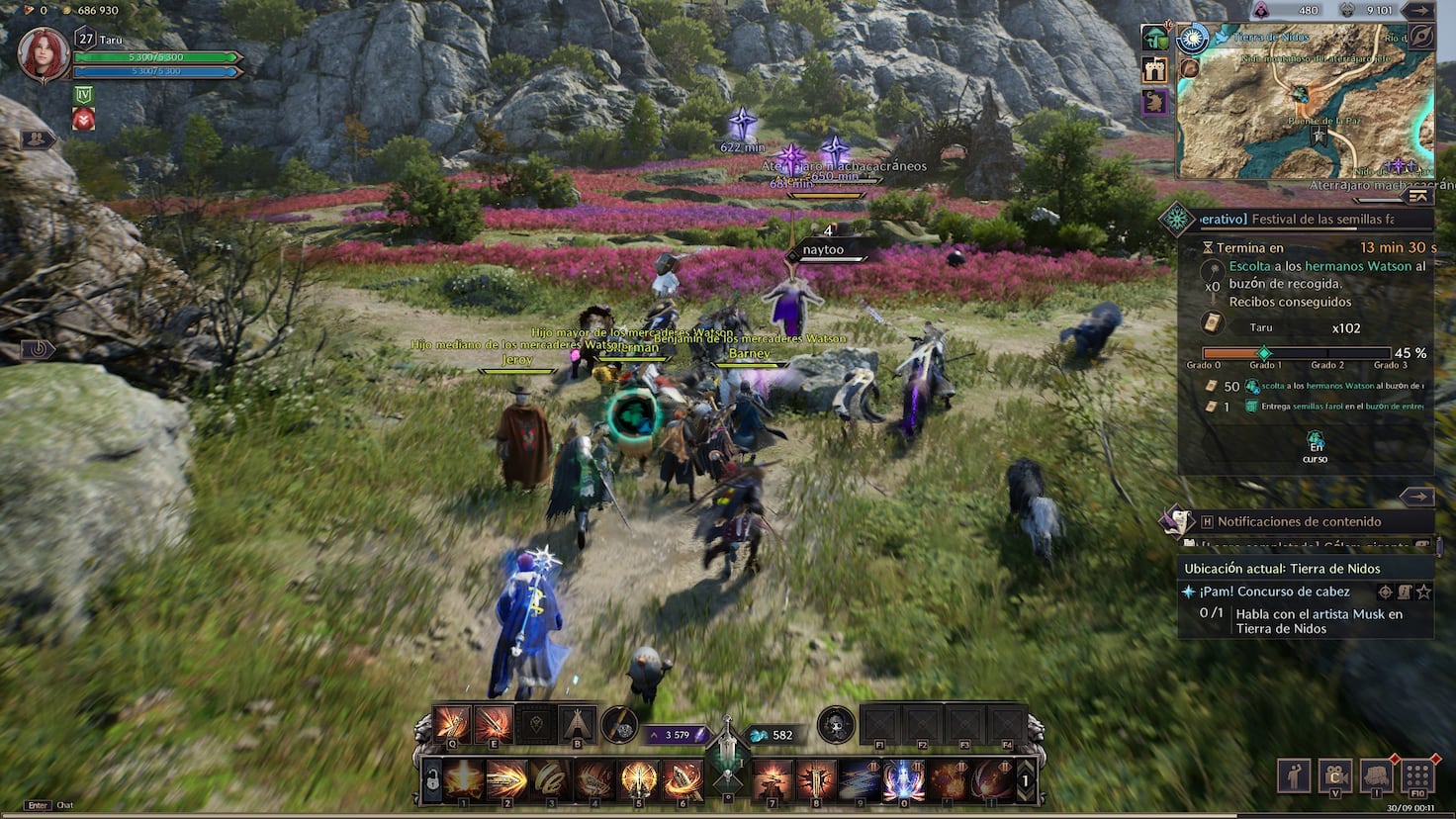Open the main menu grid icon labeled F10
Image resolution: width=1456 pixels, height=819 pixels.
pyautogui.click(x=1416, y=774)
